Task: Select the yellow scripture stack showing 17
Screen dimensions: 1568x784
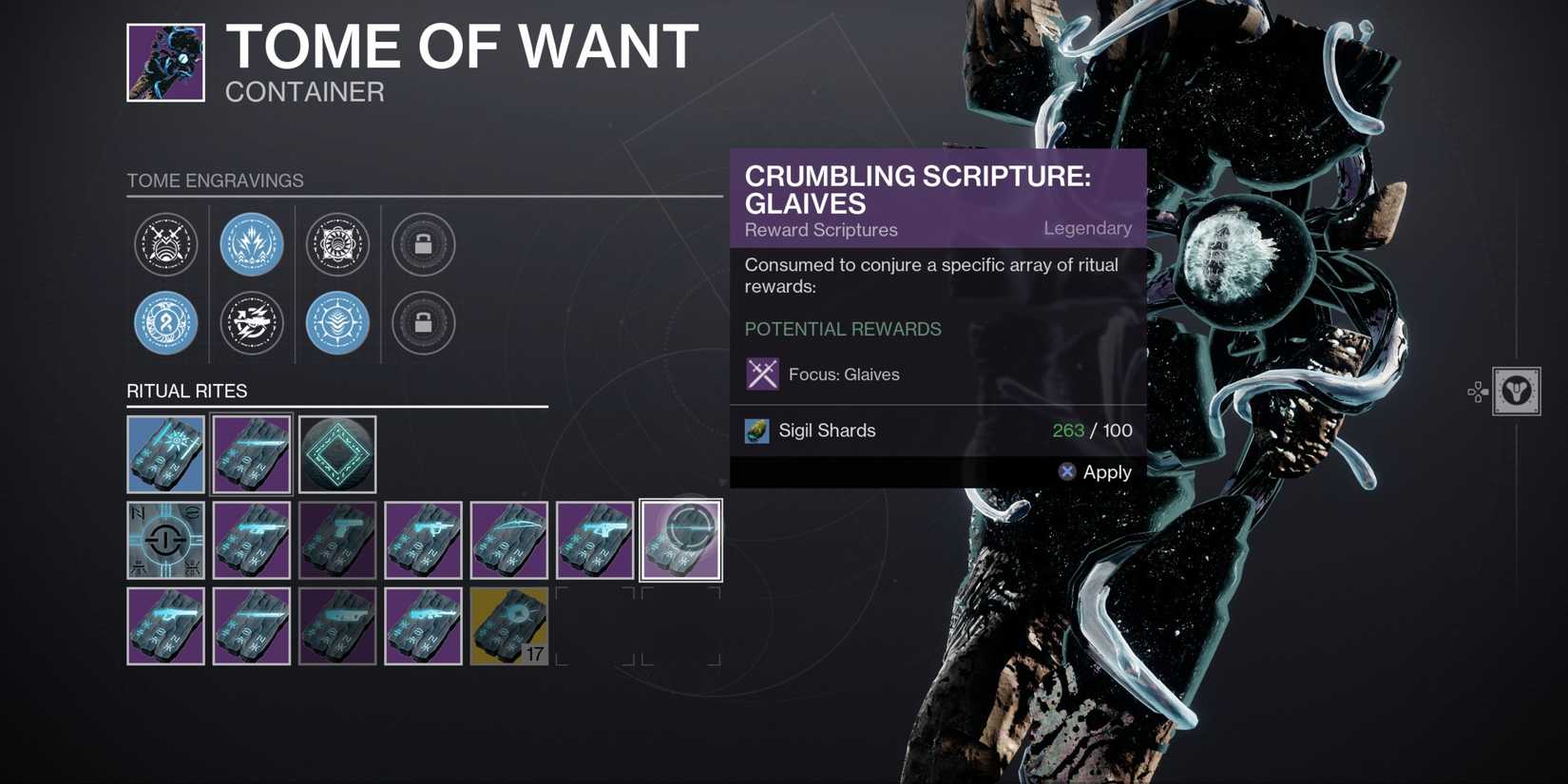Action: tap(509, 625)
